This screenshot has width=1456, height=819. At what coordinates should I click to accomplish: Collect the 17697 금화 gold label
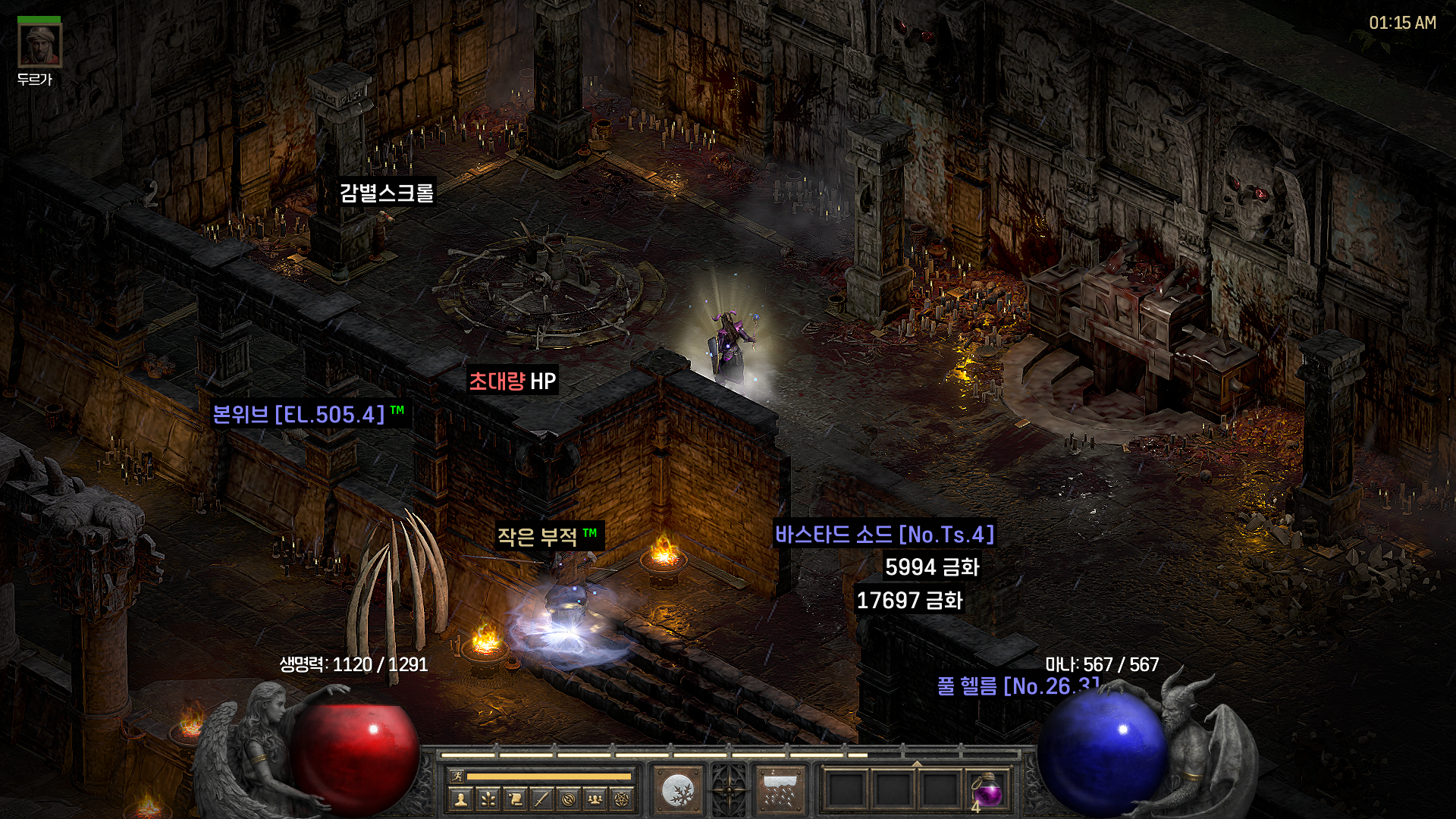tap(909, 601)
